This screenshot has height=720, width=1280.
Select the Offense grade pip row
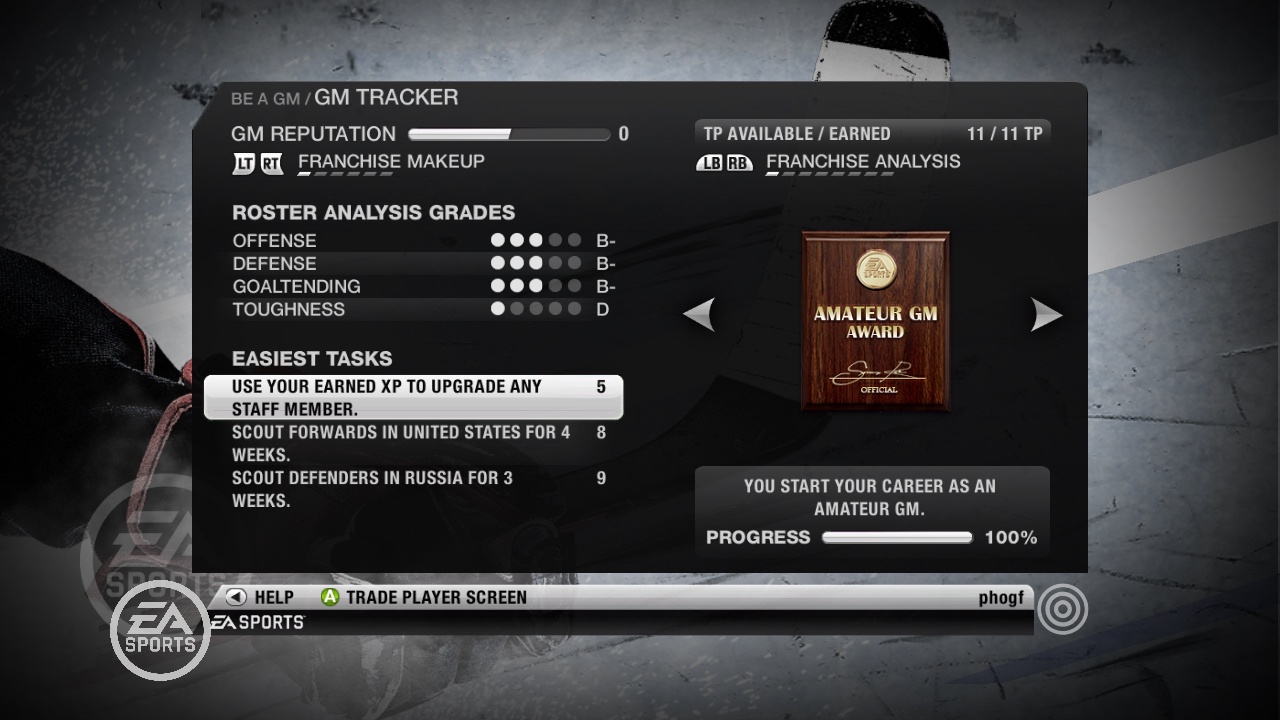pos(536,240)
